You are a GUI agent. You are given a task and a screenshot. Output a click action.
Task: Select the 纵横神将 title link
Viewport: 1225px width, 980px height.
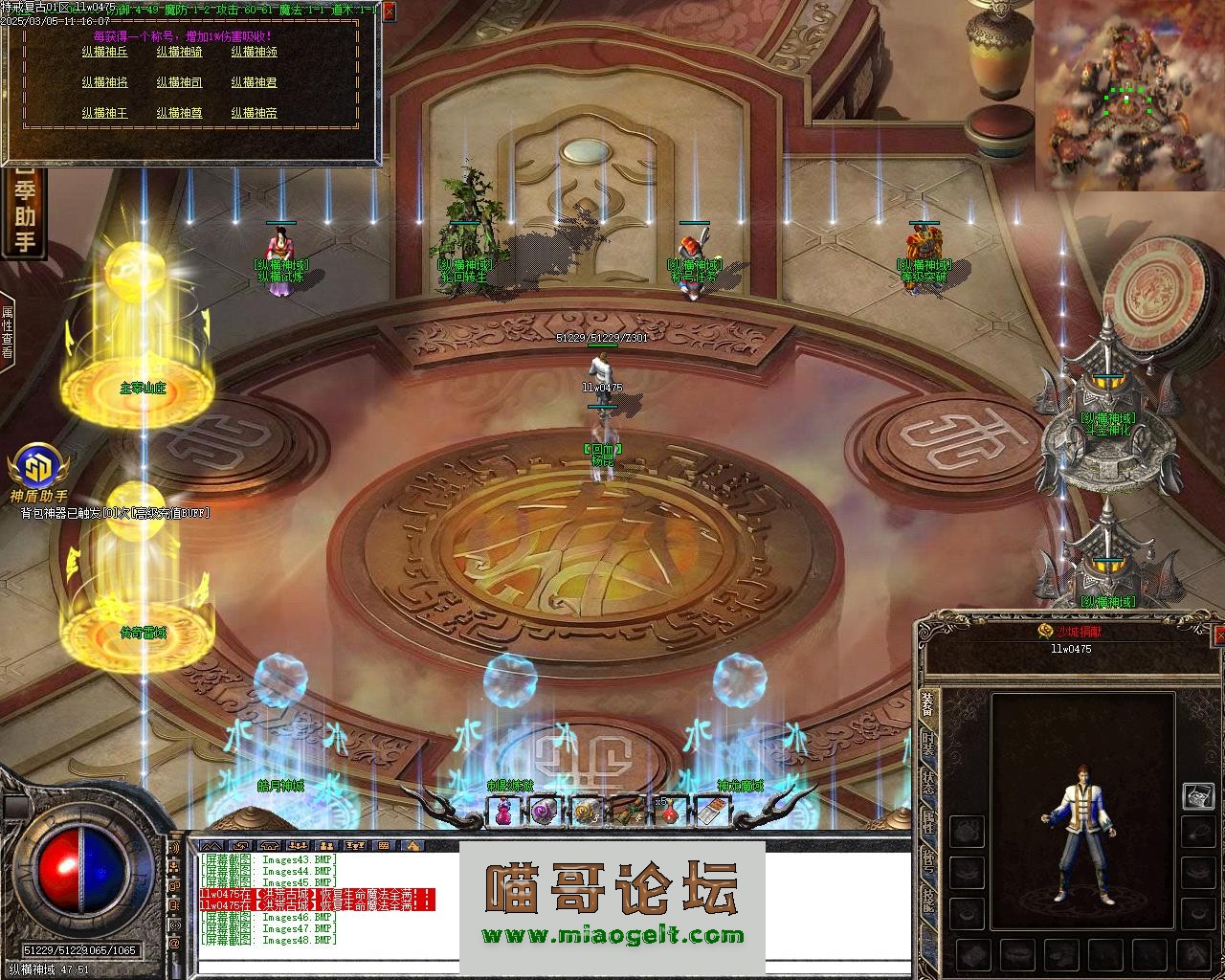click(104, 82)
